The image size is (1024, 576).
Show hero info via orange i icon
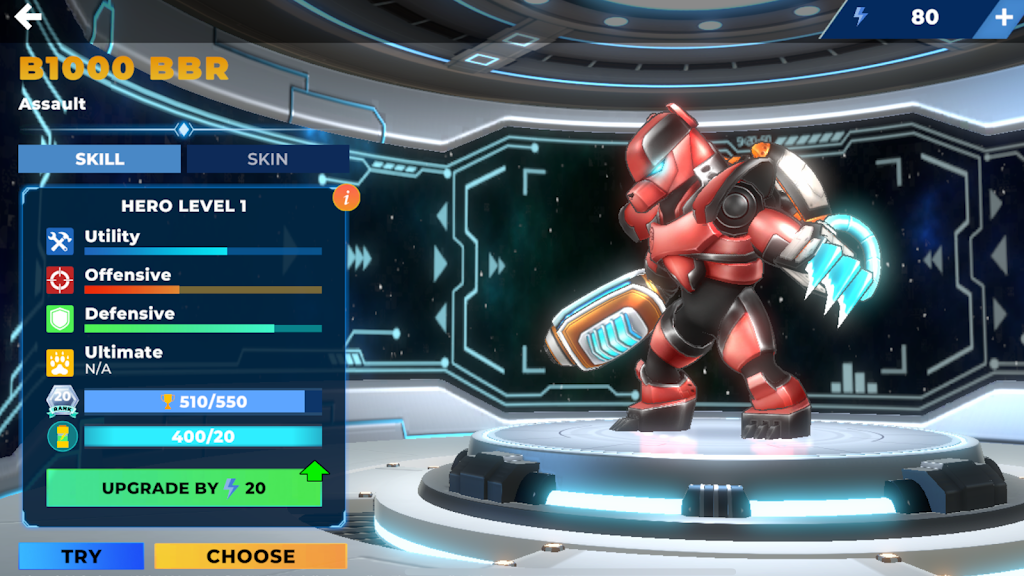[x=346, y=198]
